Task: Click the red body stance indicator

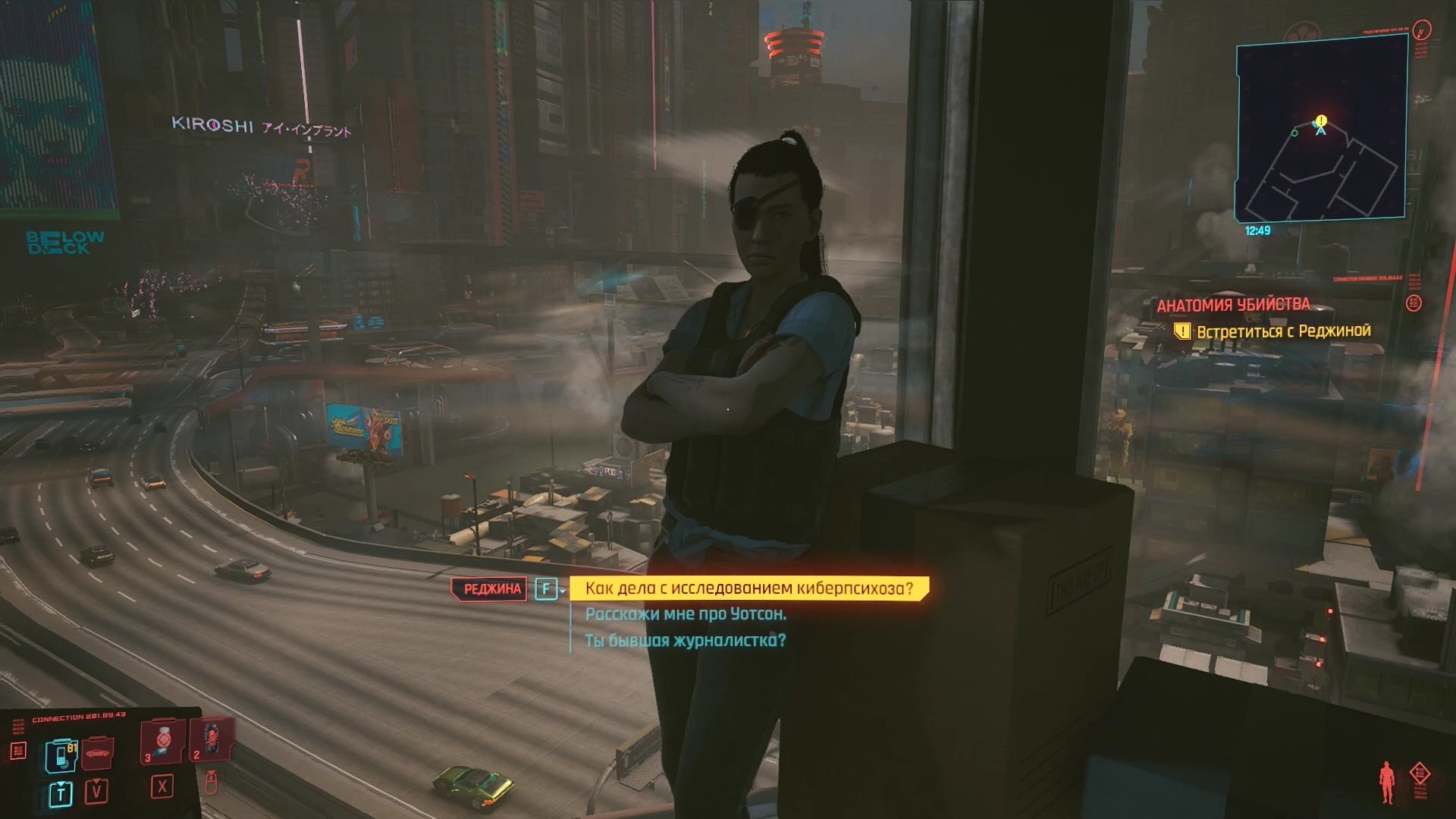Action: tap(1387, 782)
